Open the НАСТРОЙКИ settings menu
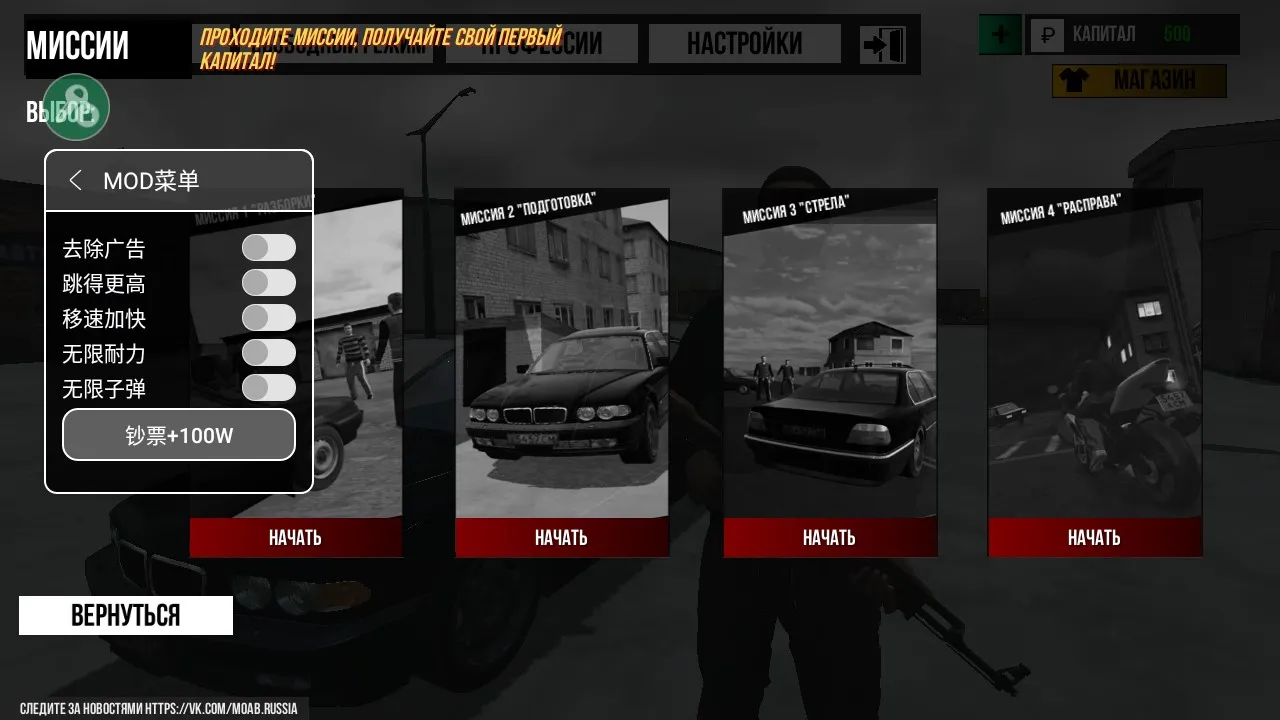The image size is (1280, 720). tap(744, 44)
